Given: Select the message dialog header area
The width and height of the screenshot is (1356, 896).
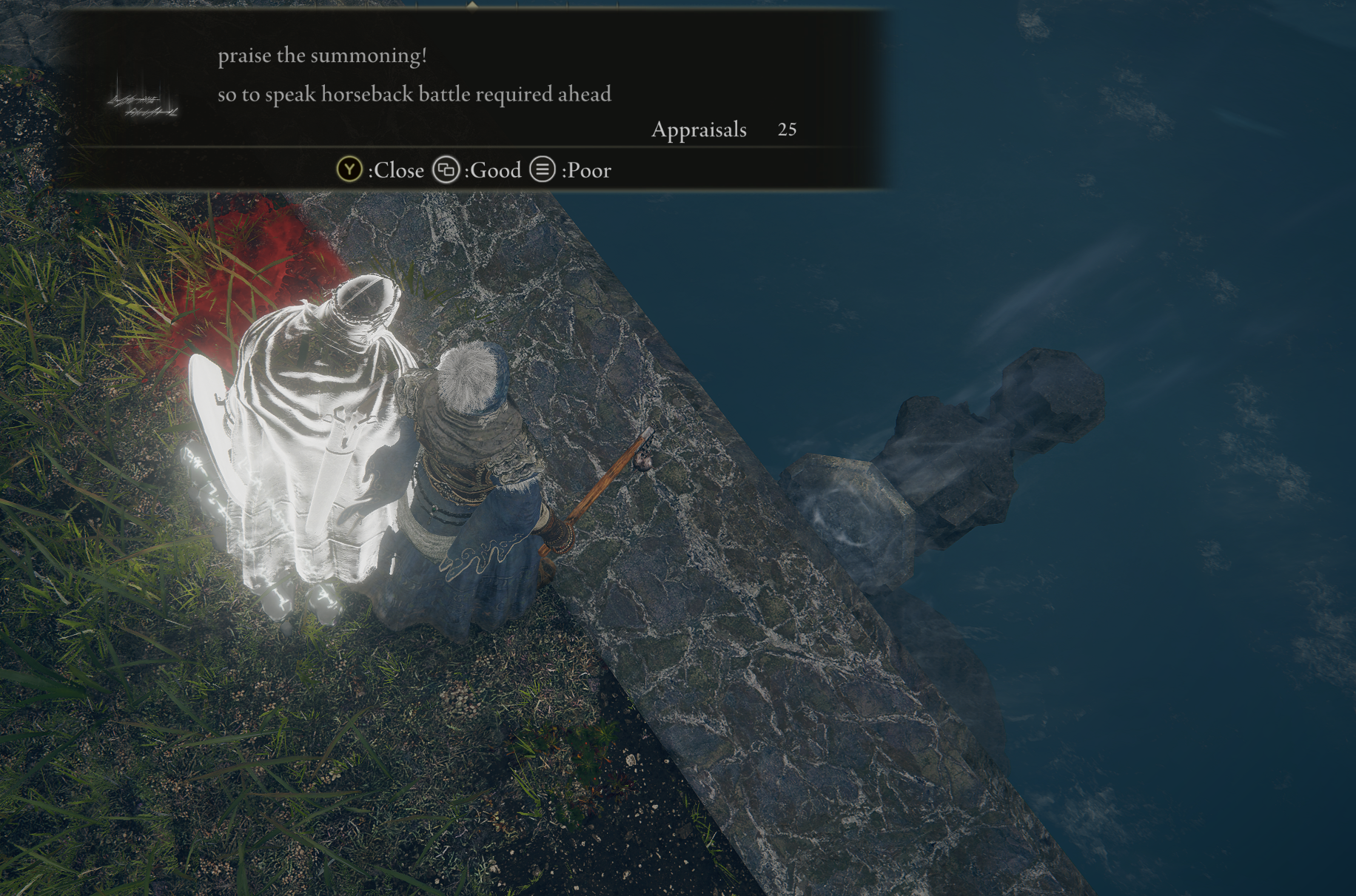Looking at the screenshot, I should click(x=481, y=74).
